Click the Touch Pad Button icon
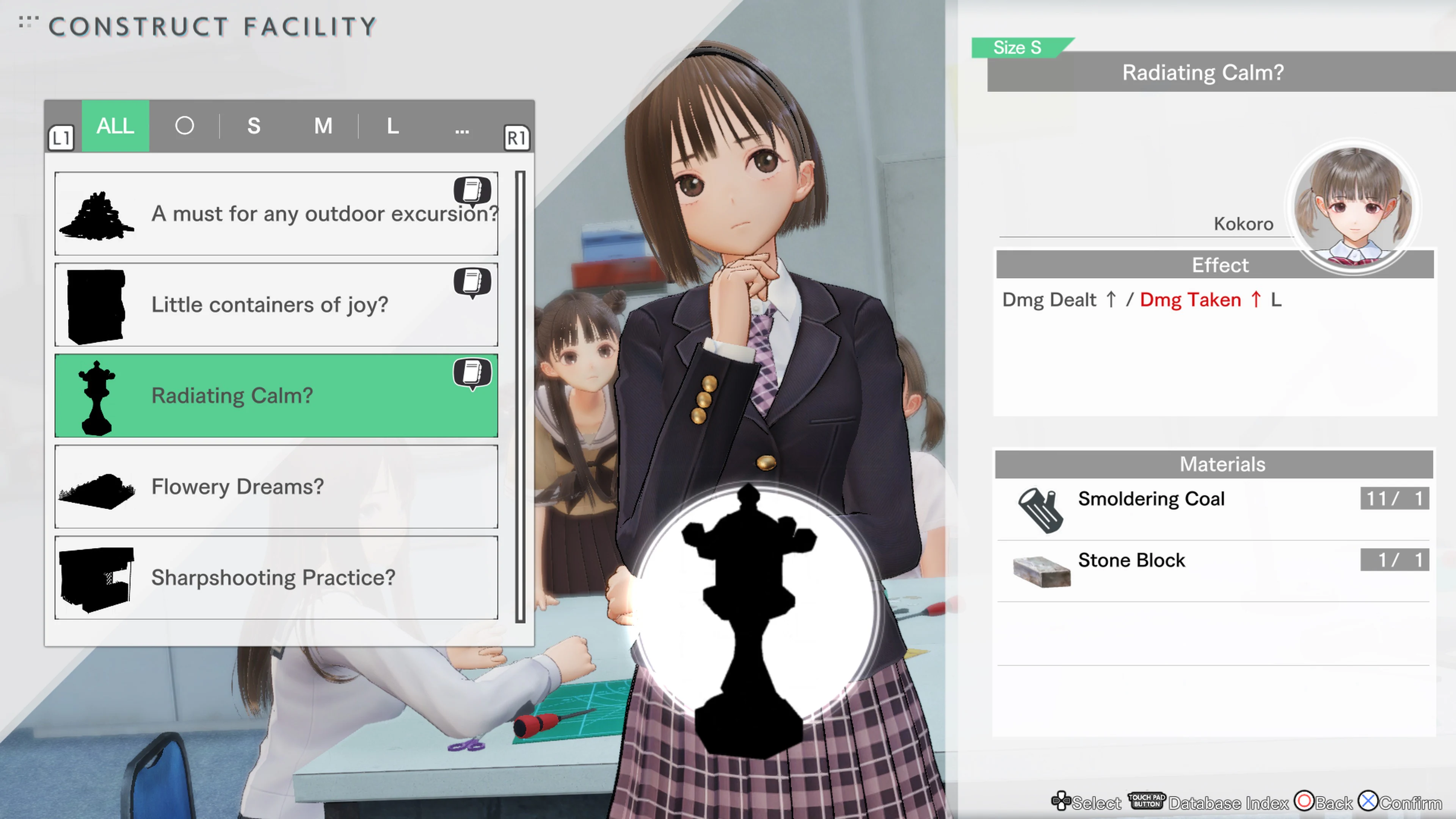 [x=1146, y=801]
